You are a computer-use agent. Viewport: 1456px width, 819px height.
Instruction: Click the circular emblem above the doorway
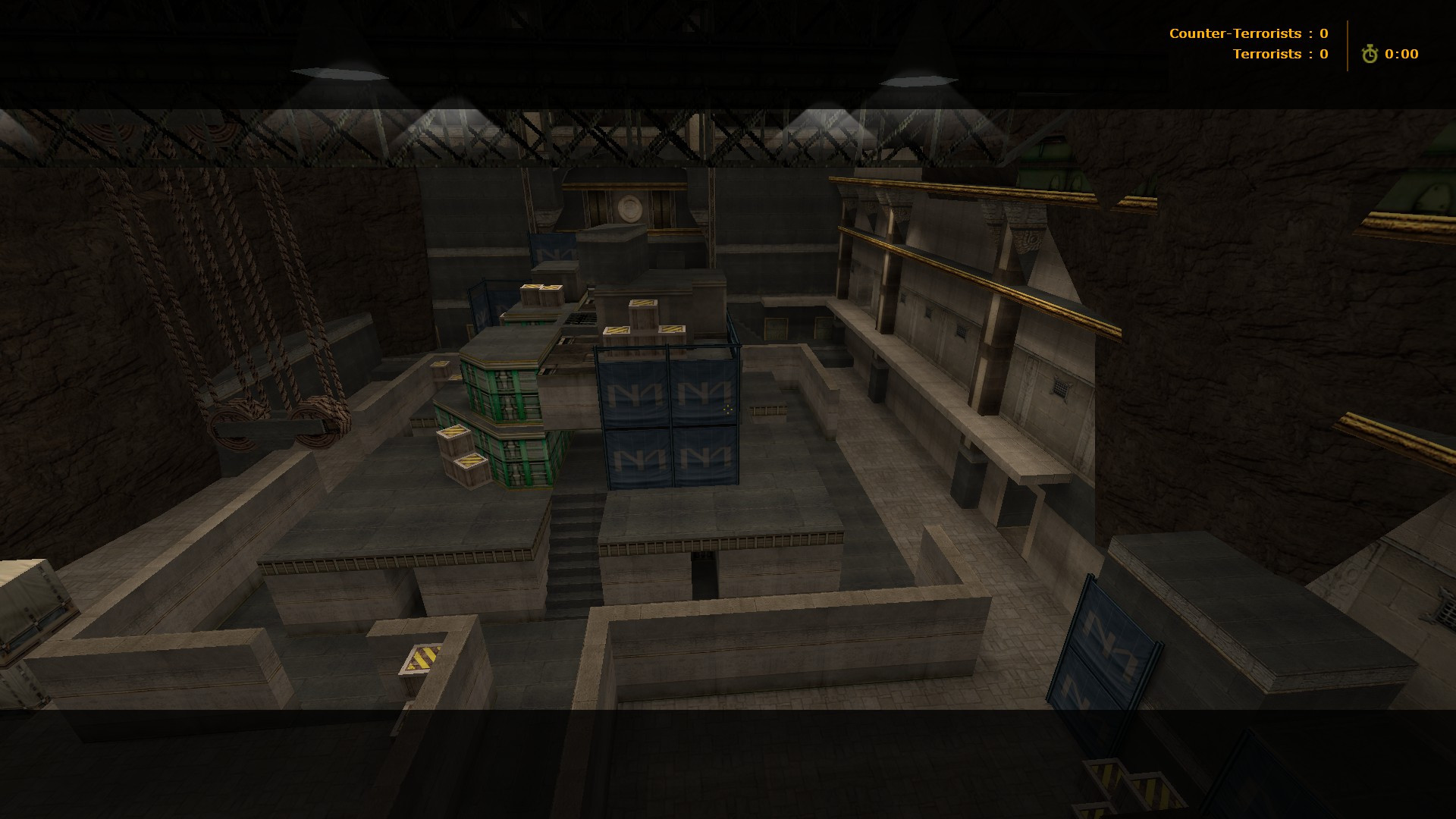(630, 206)
